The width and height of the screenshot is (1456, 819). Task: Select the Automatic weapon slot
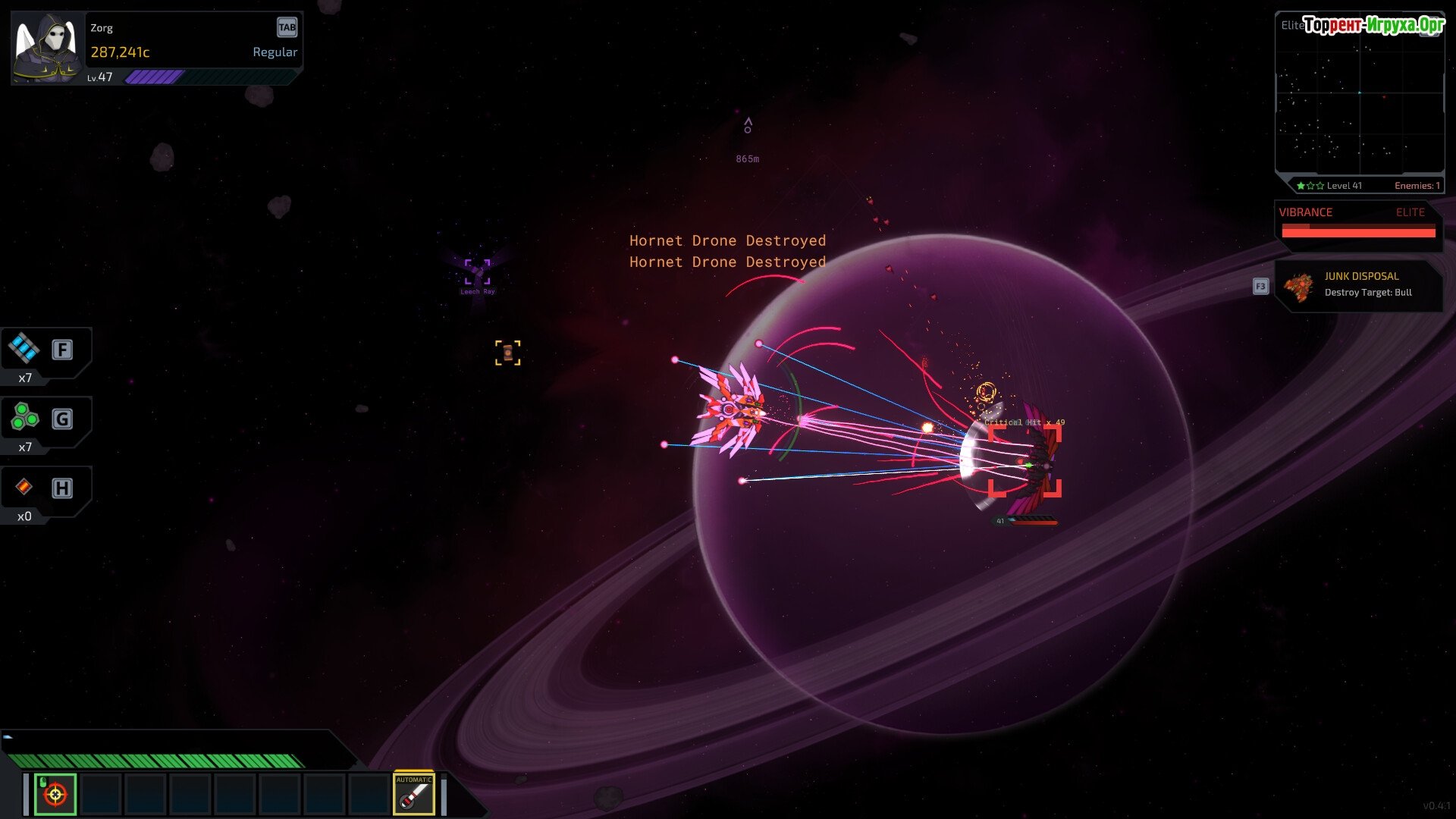(413, 794)
